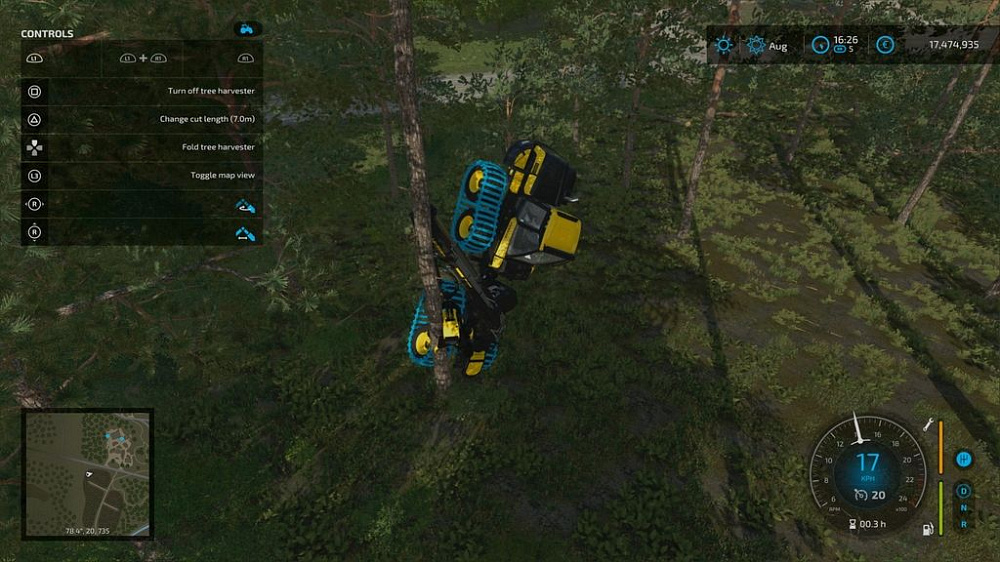Click the cruise control speed icon
Image resolution: width=1000 pixels, height=562 pixels.
[859, 495]
